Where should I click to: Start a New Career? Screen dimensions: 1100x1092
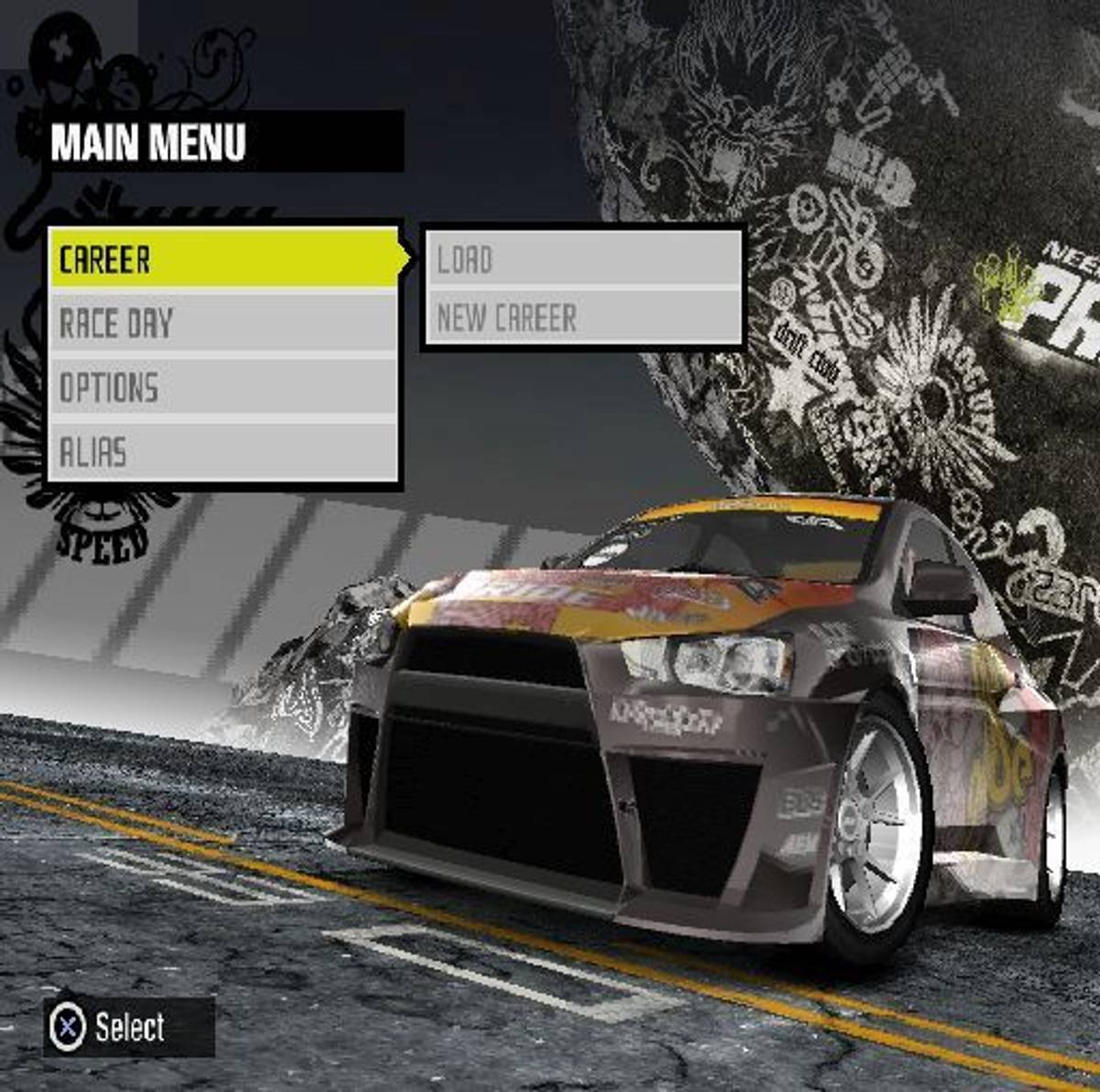583,319
